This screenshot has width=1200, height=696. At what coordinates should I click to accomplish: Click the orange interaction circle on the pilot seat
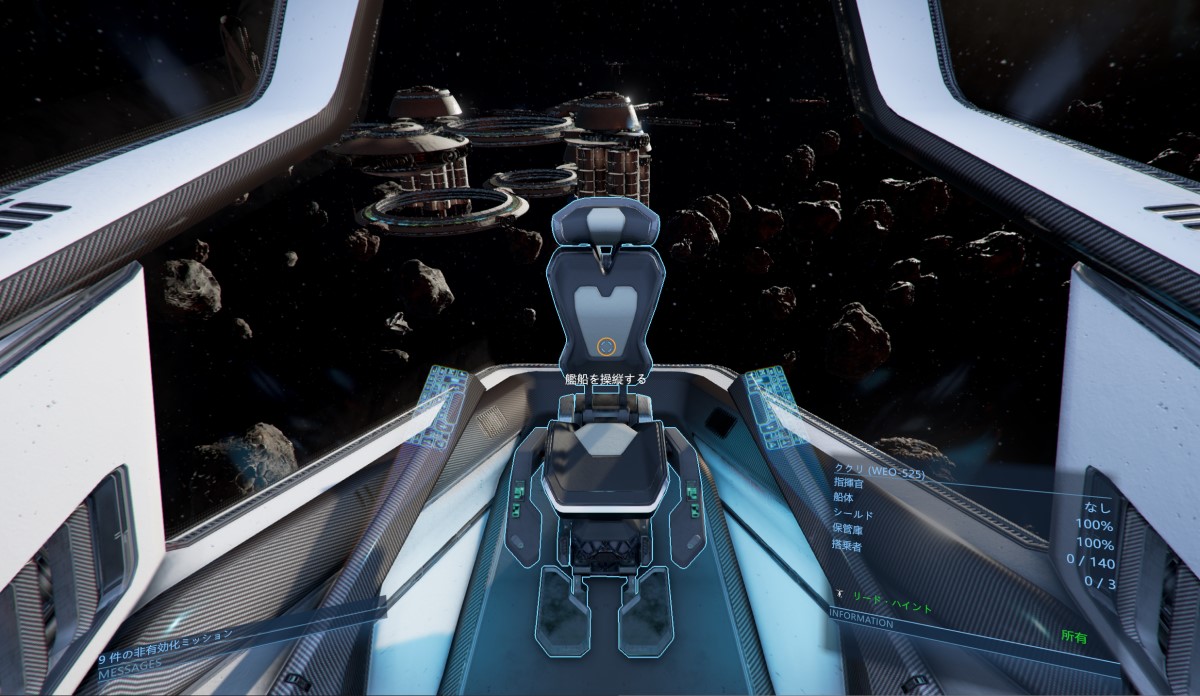pyautogui.click(x=604, y=346)
